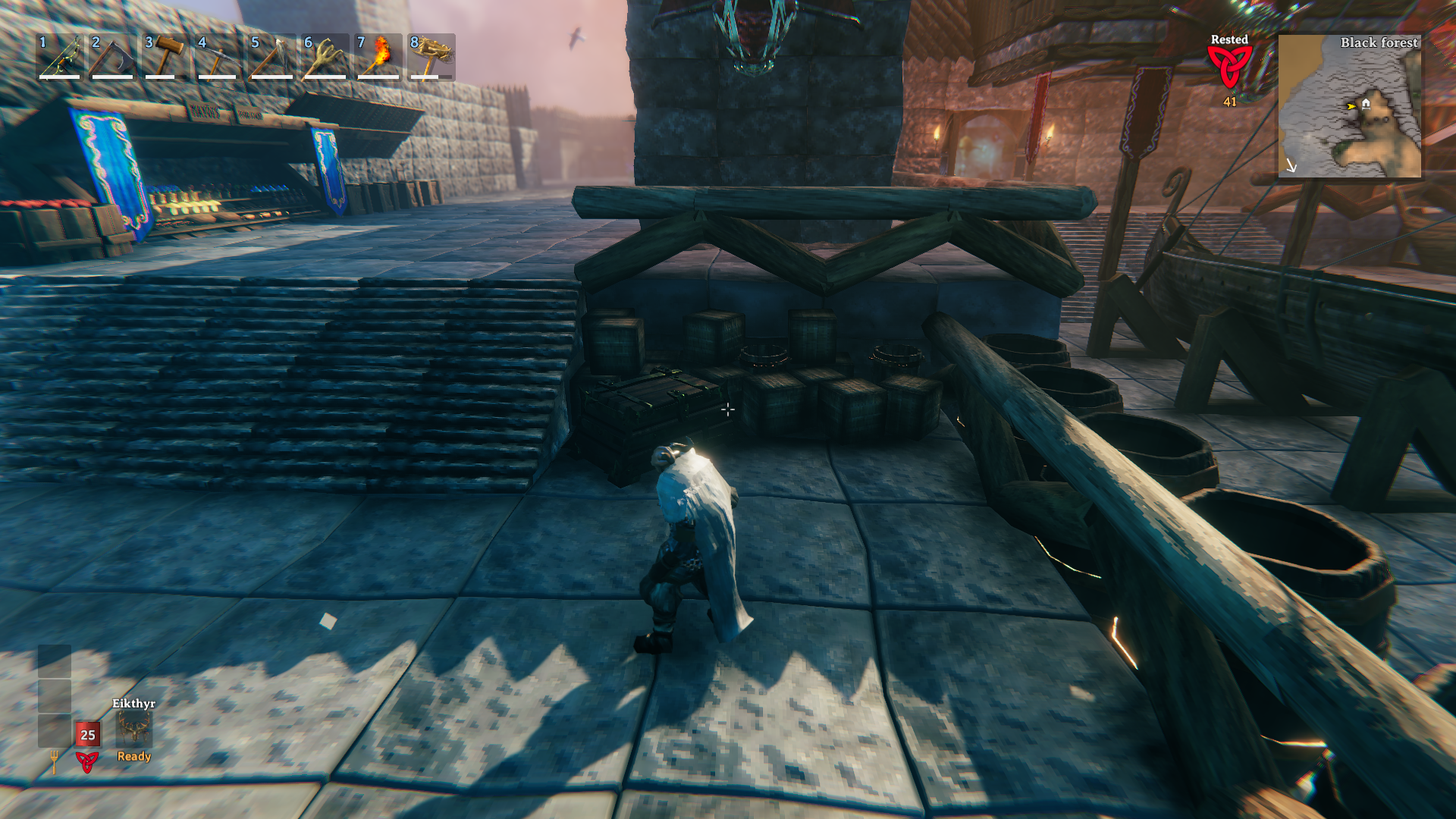This screenshot has height=819, width=1456.
Task: Equip the hoe from hotbar slot 5
Action: 271,57
